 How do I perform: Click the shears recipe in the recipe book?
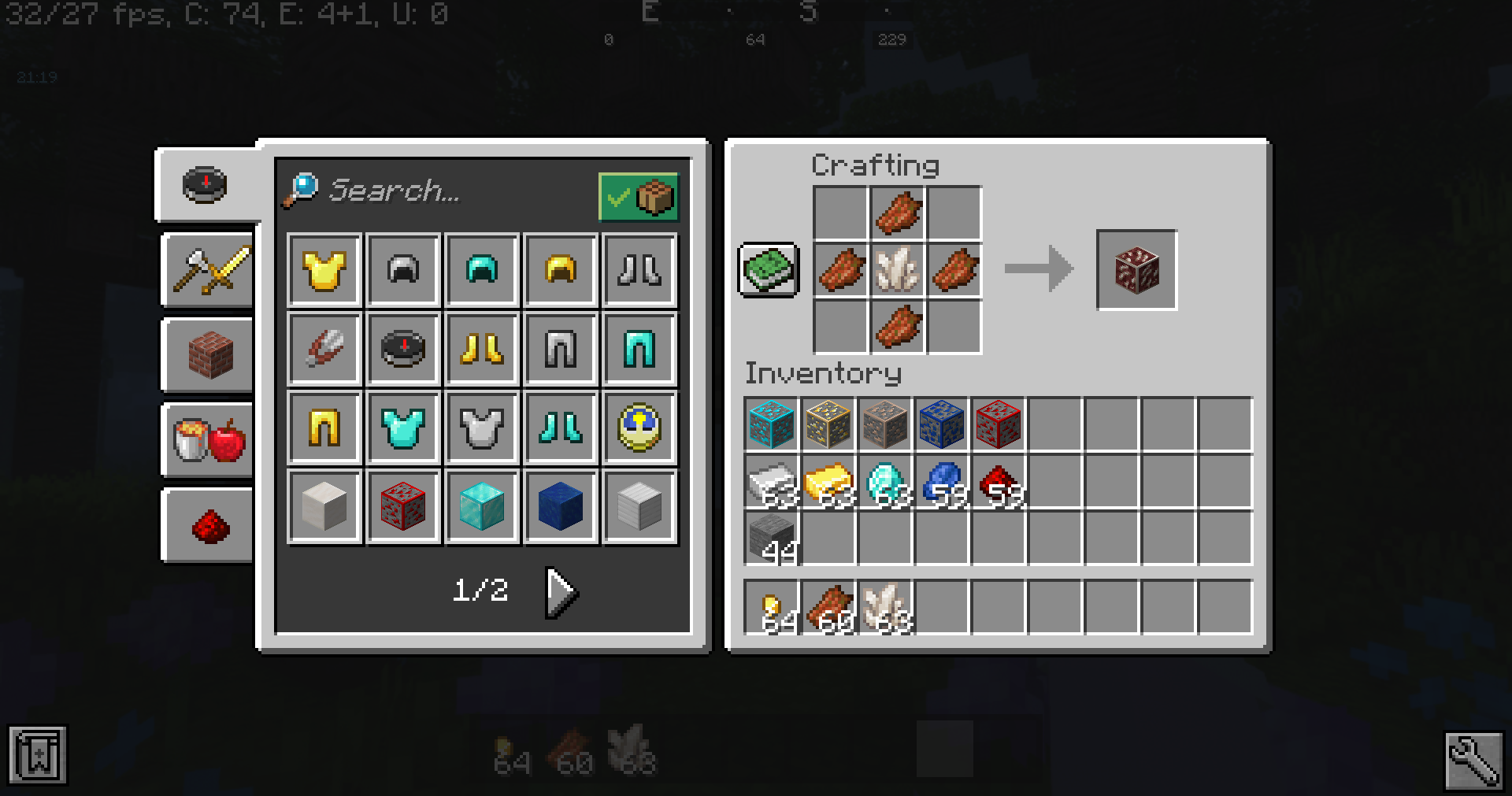point(324,349)
